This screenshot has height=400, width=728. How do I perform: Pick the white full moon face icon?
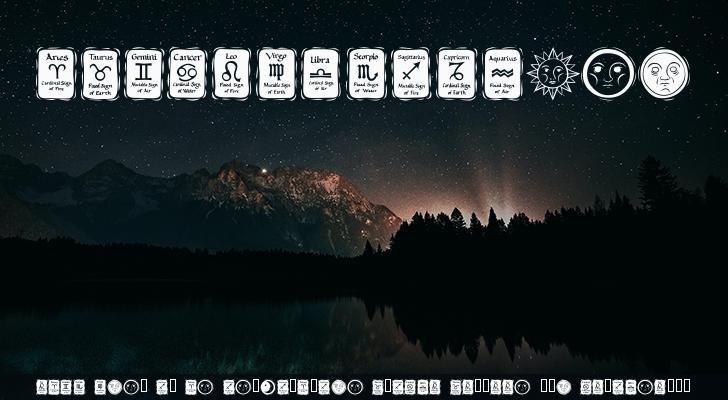664,74
